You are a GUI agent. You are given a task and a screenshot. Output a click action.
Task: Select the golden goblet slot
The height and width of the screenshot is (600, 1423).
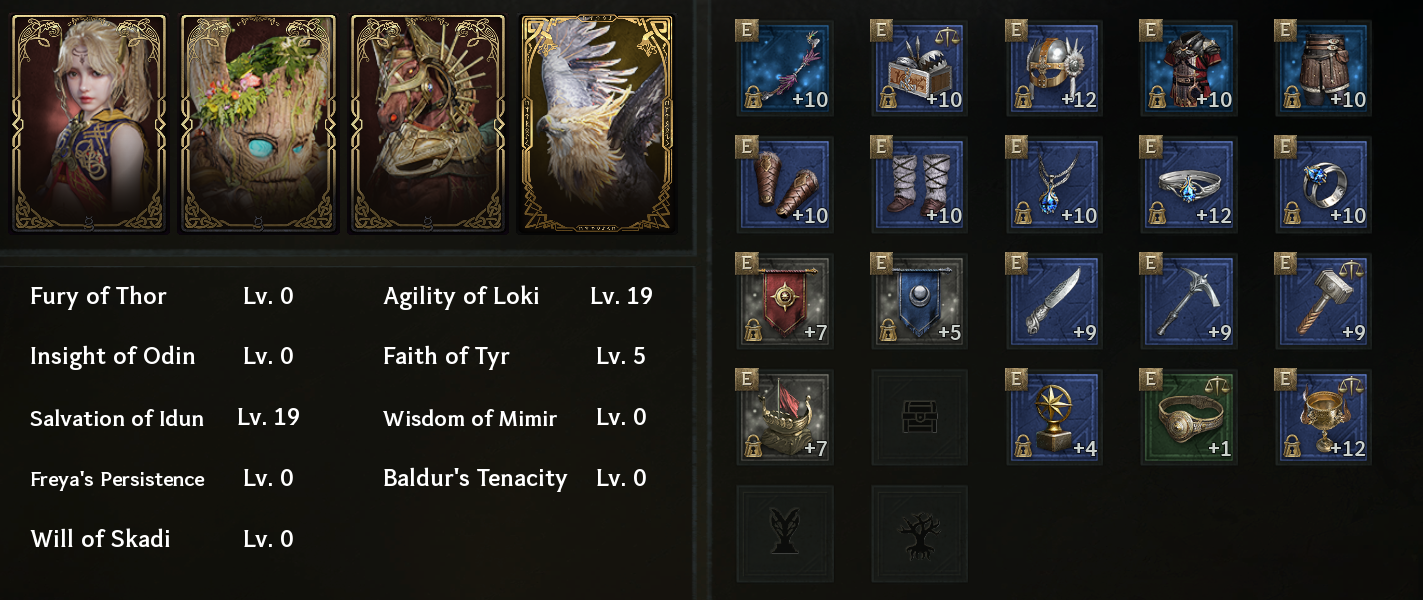(x=1323, y=417)
